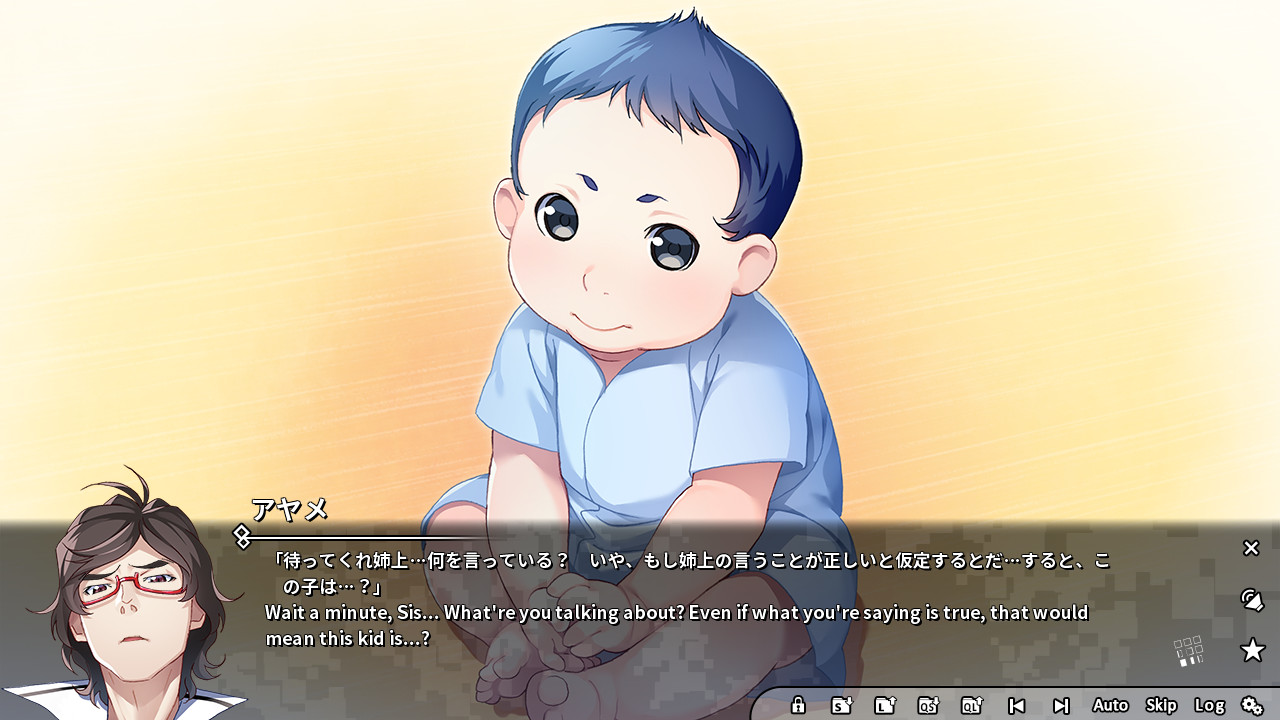Screen dimensions: 1280x720
Task: Click Skip to fast-forward text
Action: [1160, 704]
